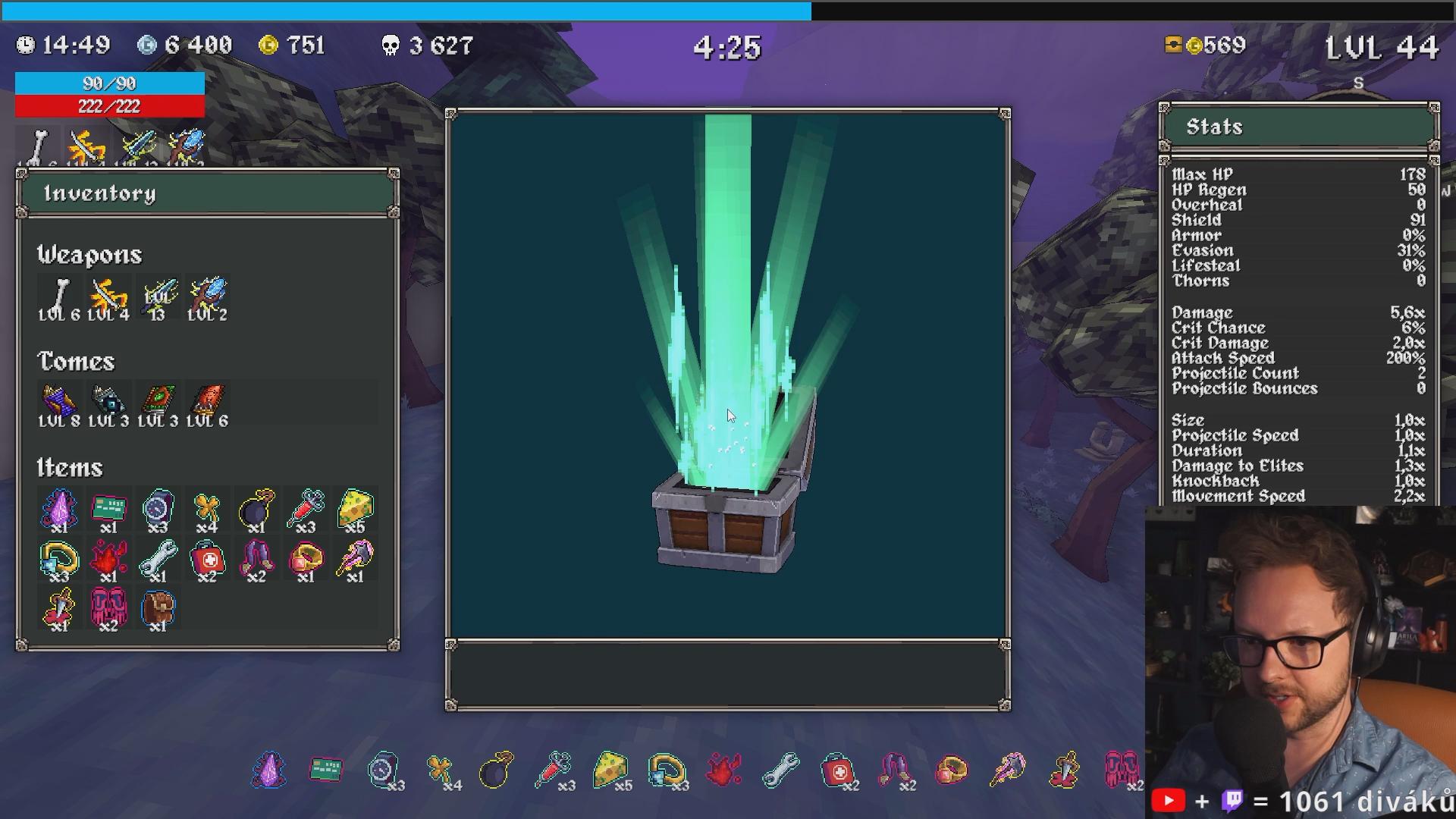Choose the golden clover item in Inventory panel
The height and width of the screenshot is (819, 1456).
(207, 508)
